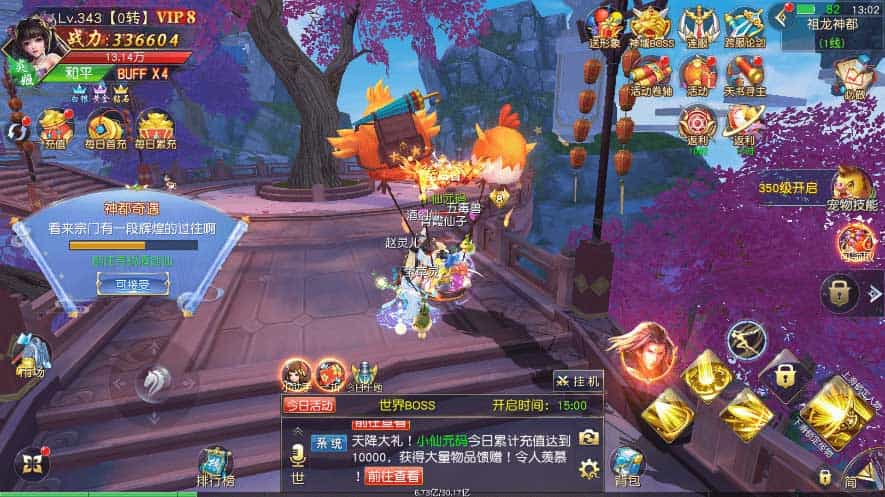Click the 祖龙神都 minimap panel

pyautogui.click(x=827, y=30)
